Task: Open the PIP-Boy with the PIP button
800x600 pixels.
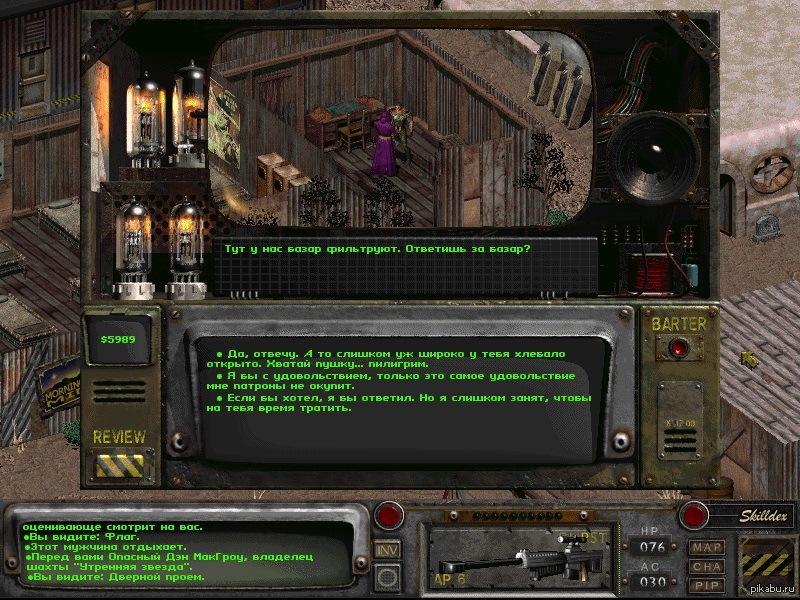Action: coord(706,584)
